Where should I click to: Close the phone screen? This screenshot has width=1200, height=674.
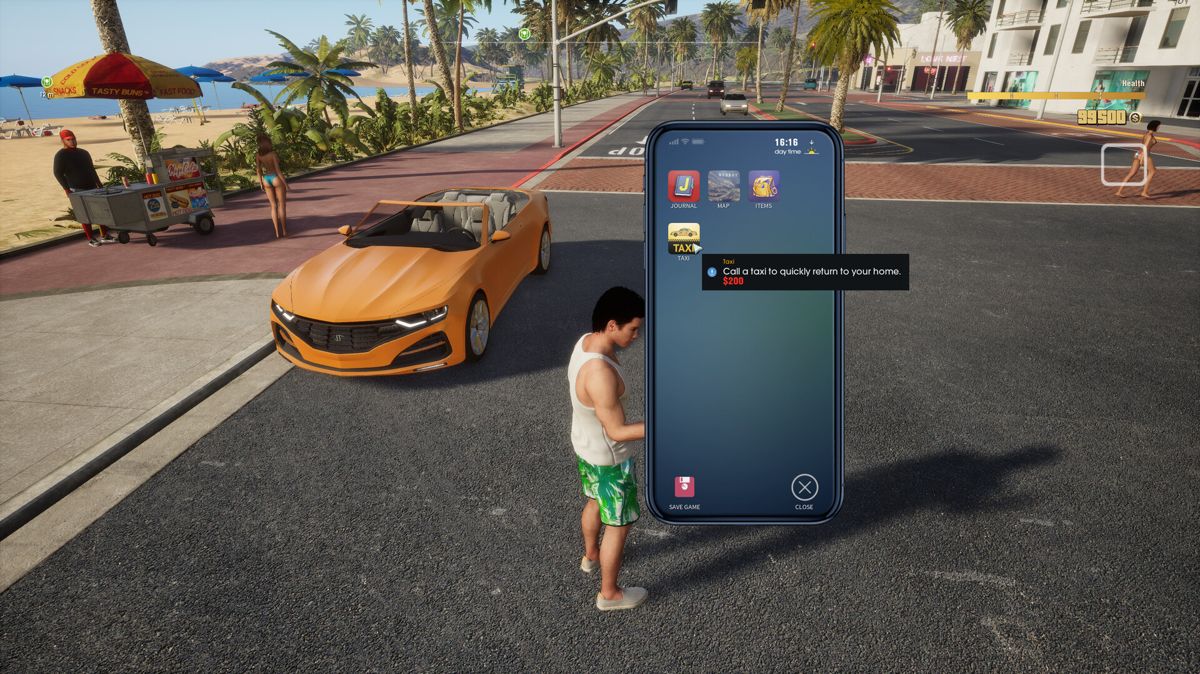pos(804,487)
